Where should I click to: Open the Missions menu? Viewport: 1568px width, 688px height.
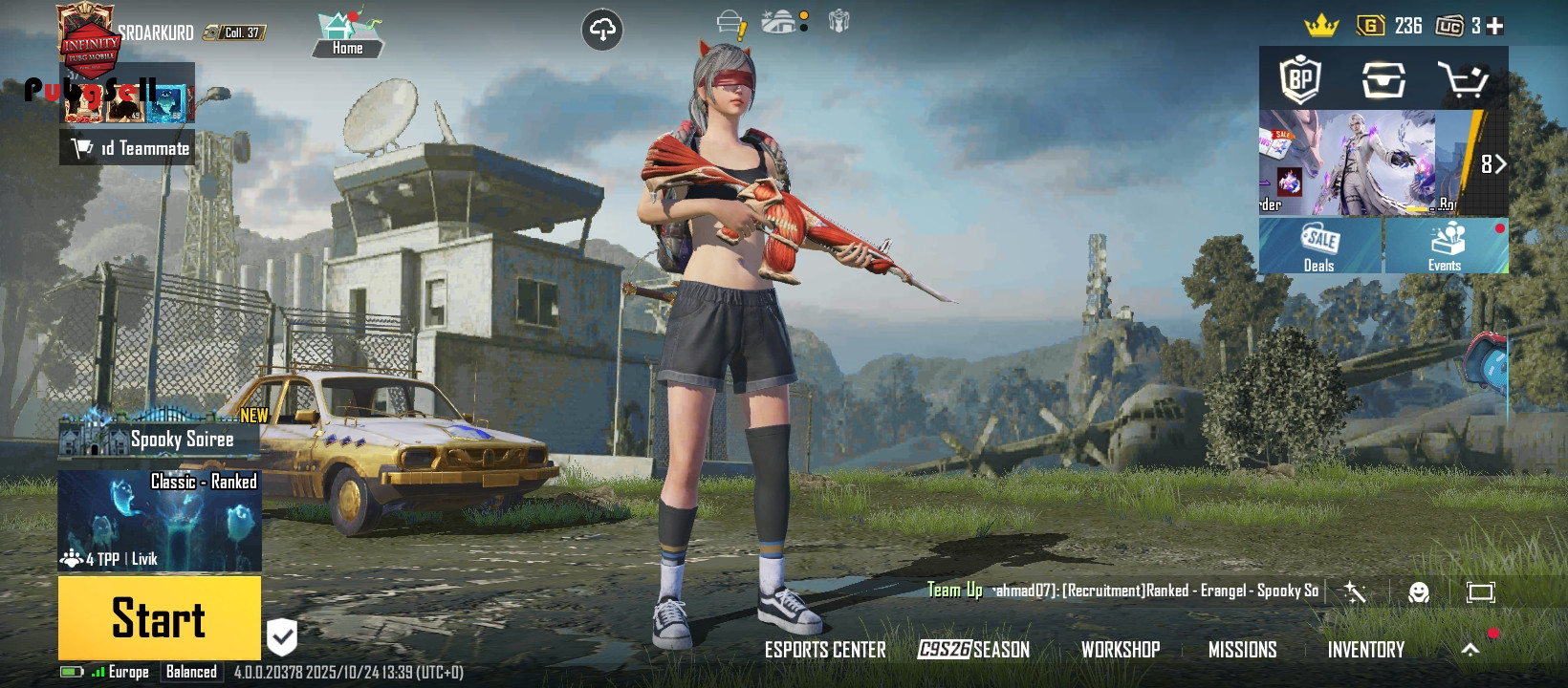(1242, 650)
